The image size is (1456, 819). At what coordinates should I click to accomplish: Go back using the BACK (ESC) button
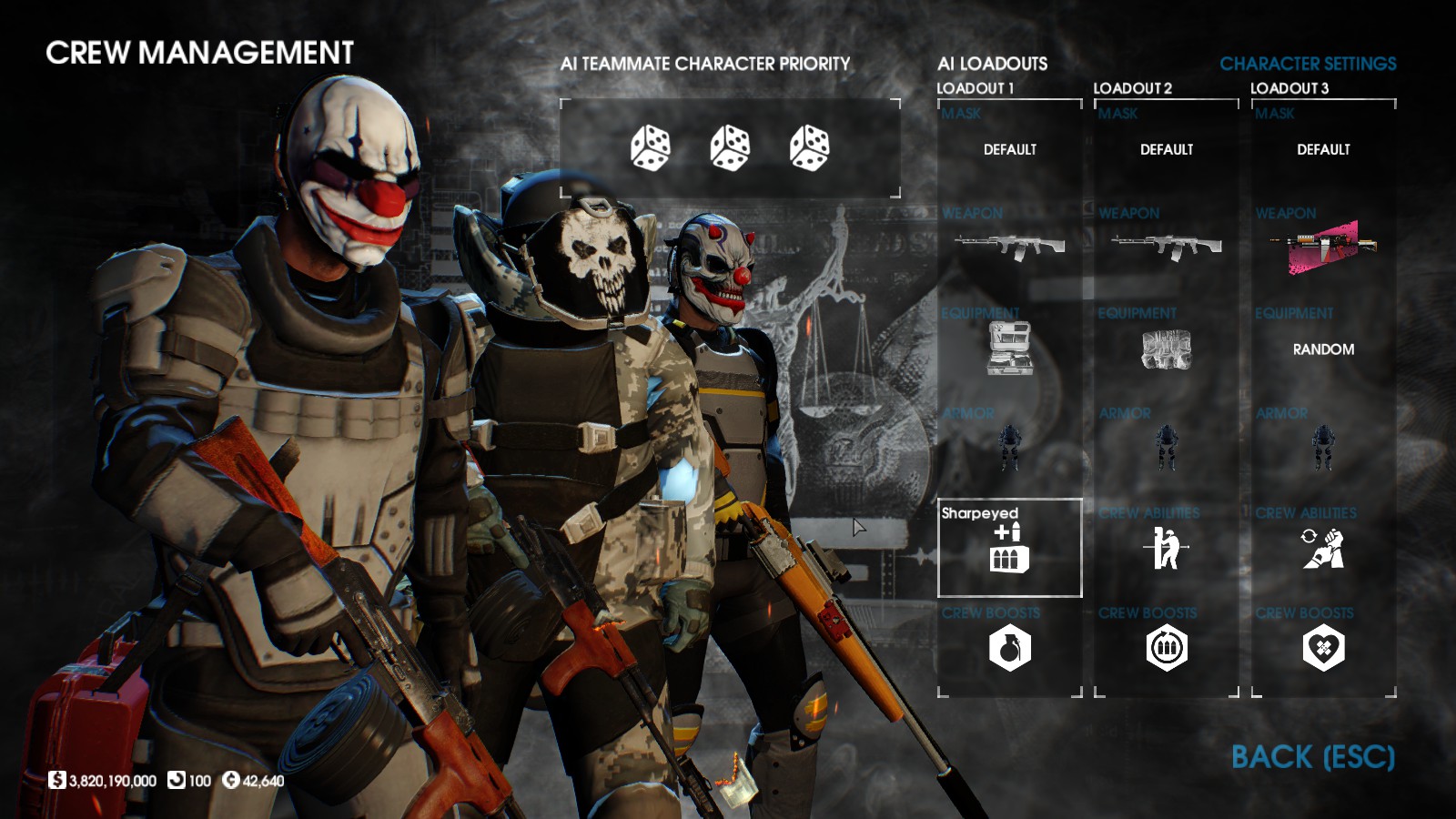click(1312, 757)
